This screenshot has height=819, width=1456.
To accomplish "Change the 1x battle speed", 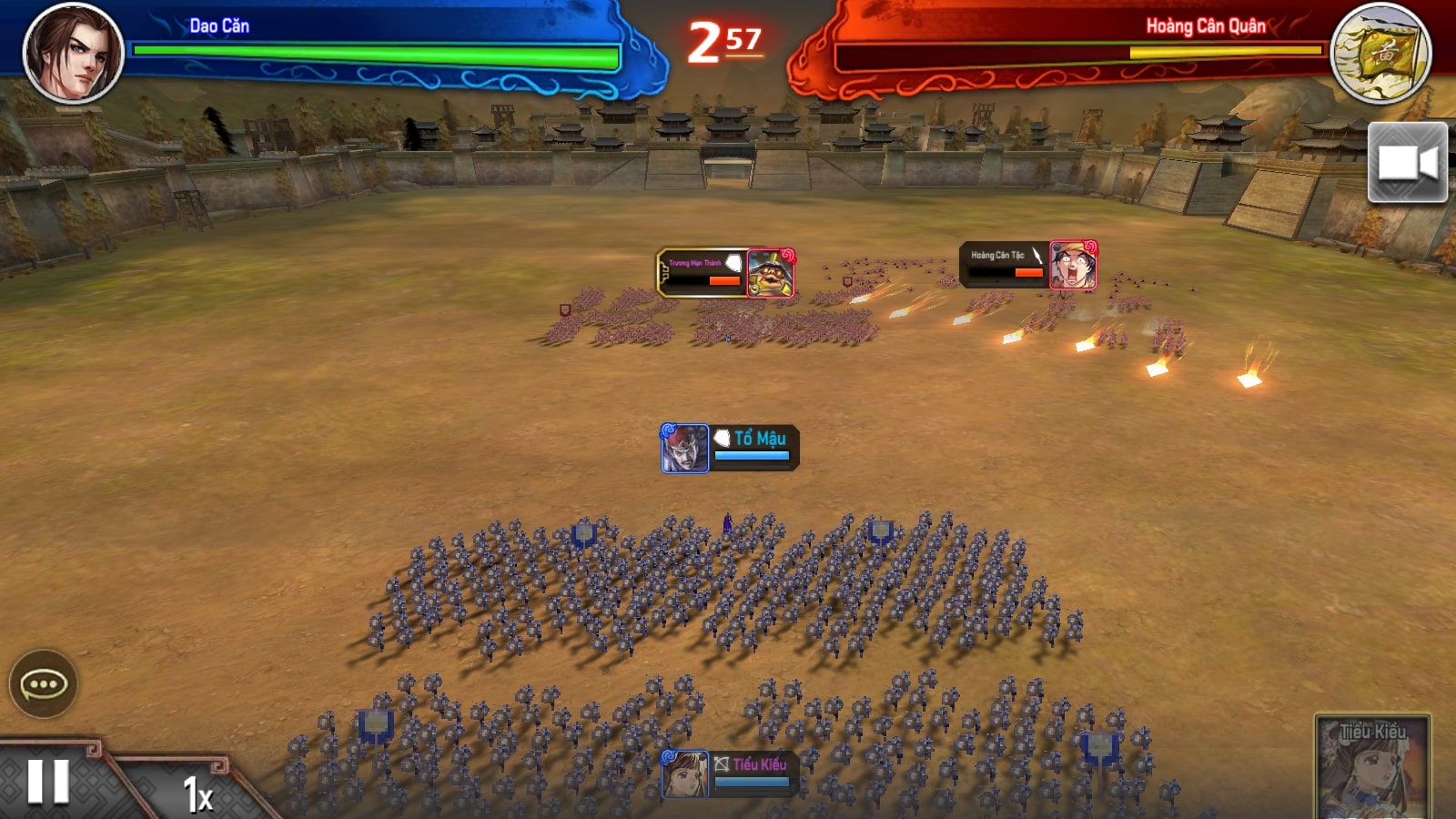I will tap(197, 794).
